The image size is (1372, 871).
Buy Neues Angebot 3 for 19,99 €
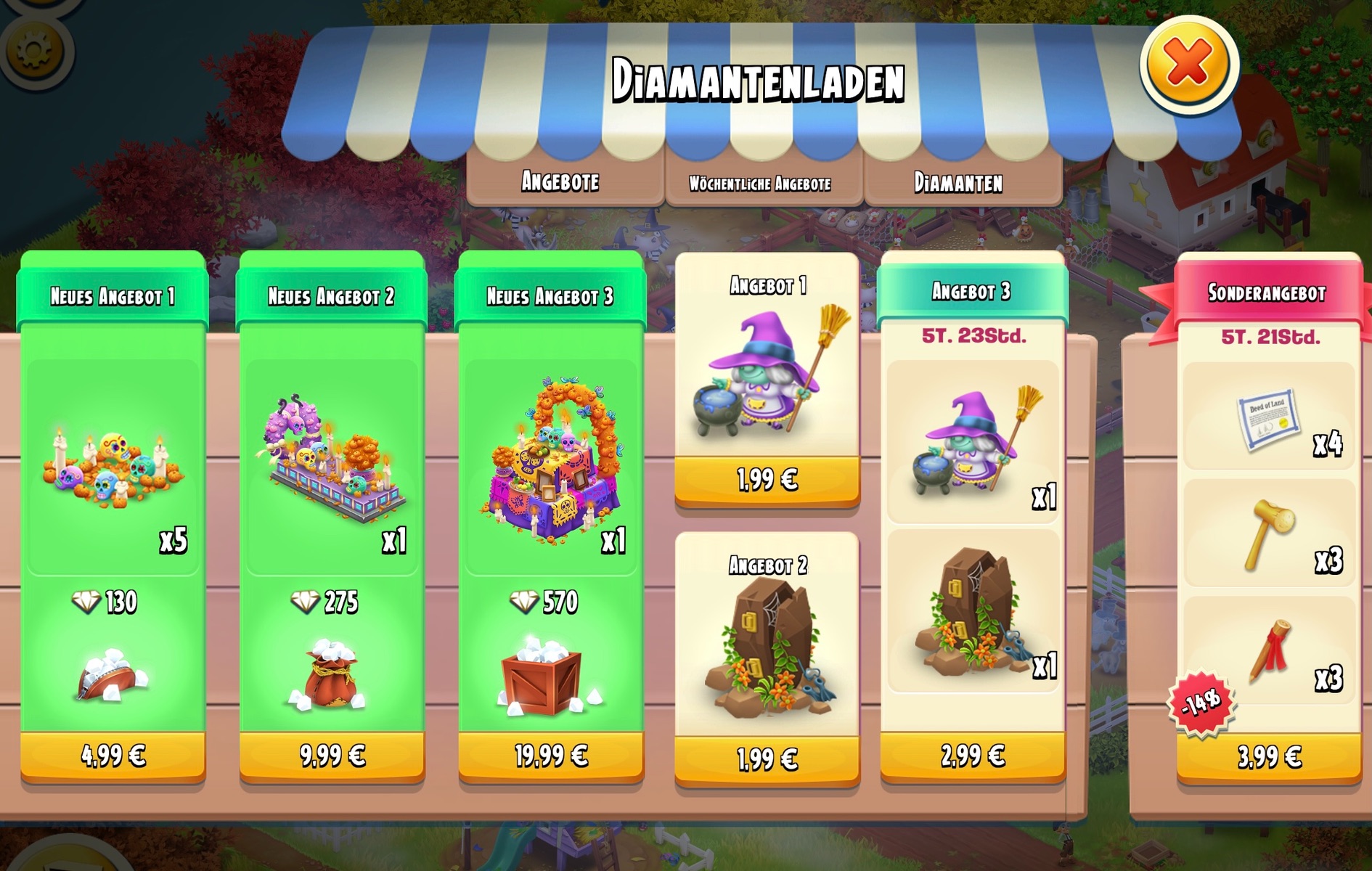tap(551, 756)
